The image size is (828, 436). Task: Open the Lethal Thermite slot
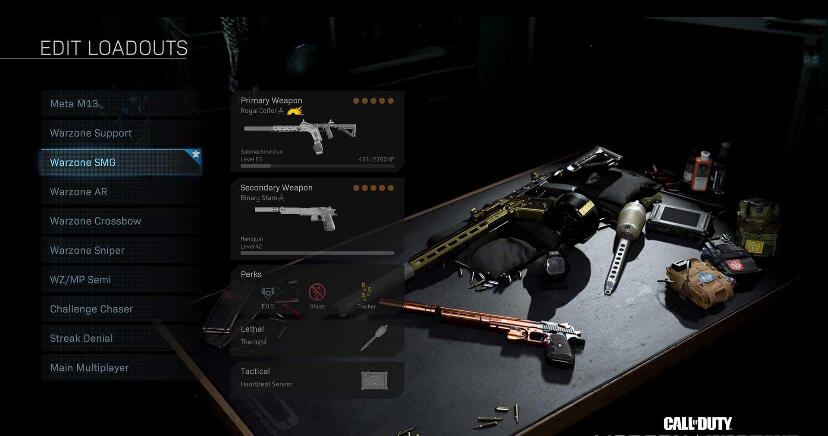tap(317, 337)
